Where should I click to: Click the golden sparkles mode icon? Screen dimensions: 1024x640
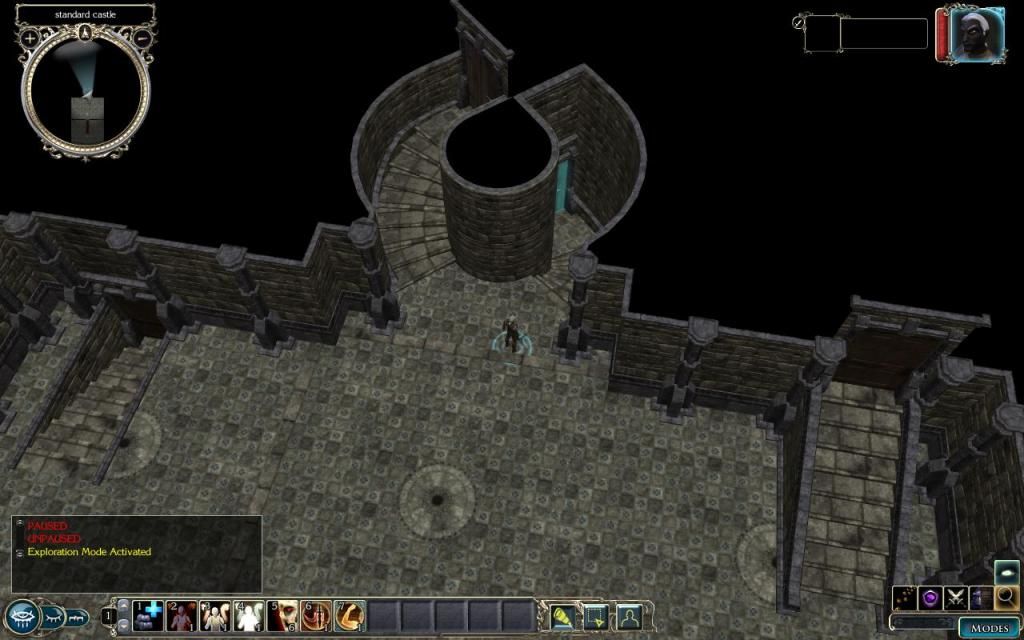pyautogui.click(x=905, y=597)
